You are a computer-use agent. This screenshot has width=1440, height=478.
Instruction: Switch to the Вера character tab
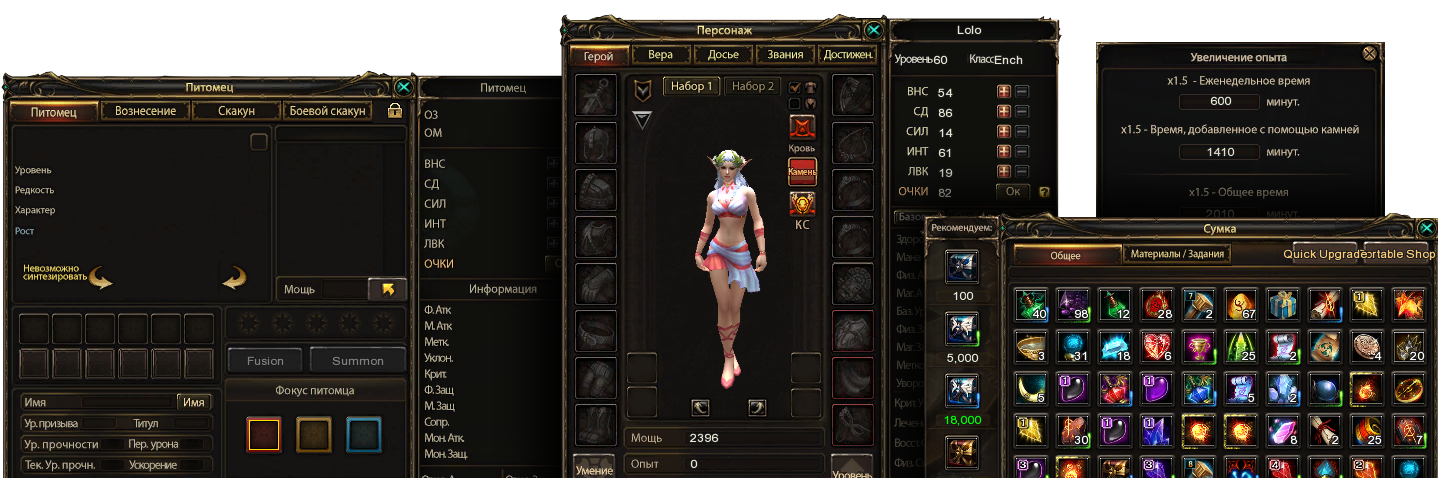point(660,55)
